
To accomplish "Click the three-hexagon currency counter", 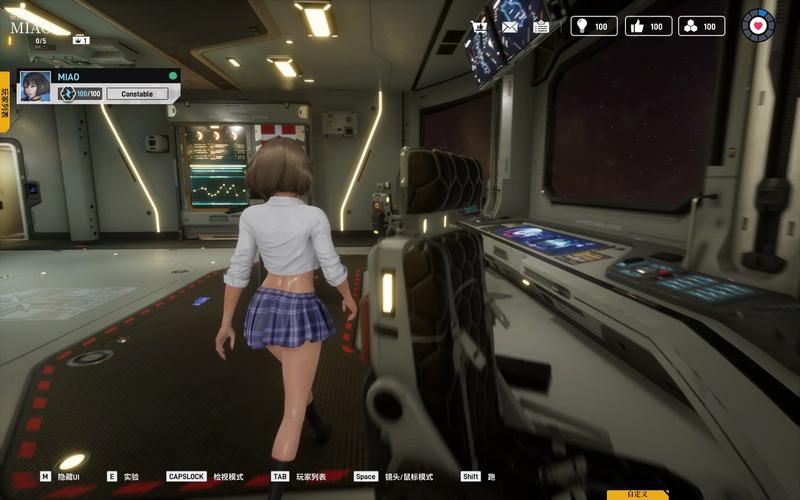I will tap(702, 26).
